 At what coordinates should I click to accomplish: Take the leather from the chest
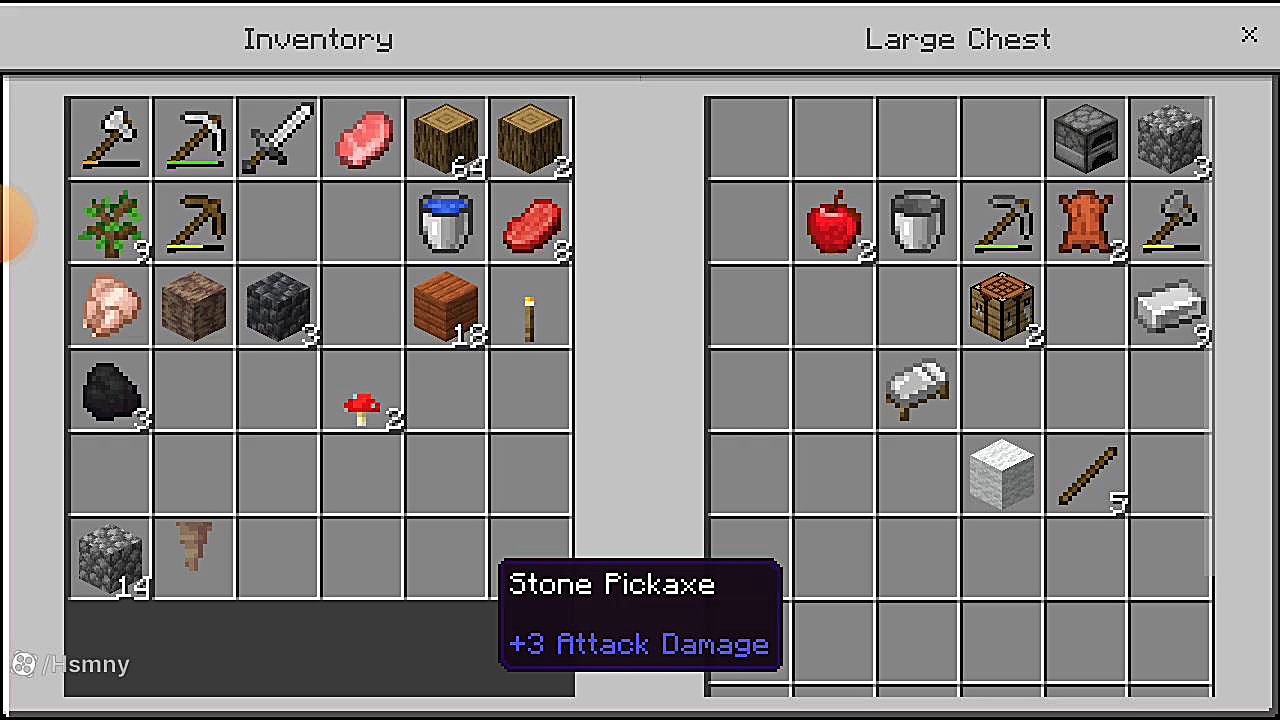pyautogui.click(x=1085, y=222)
